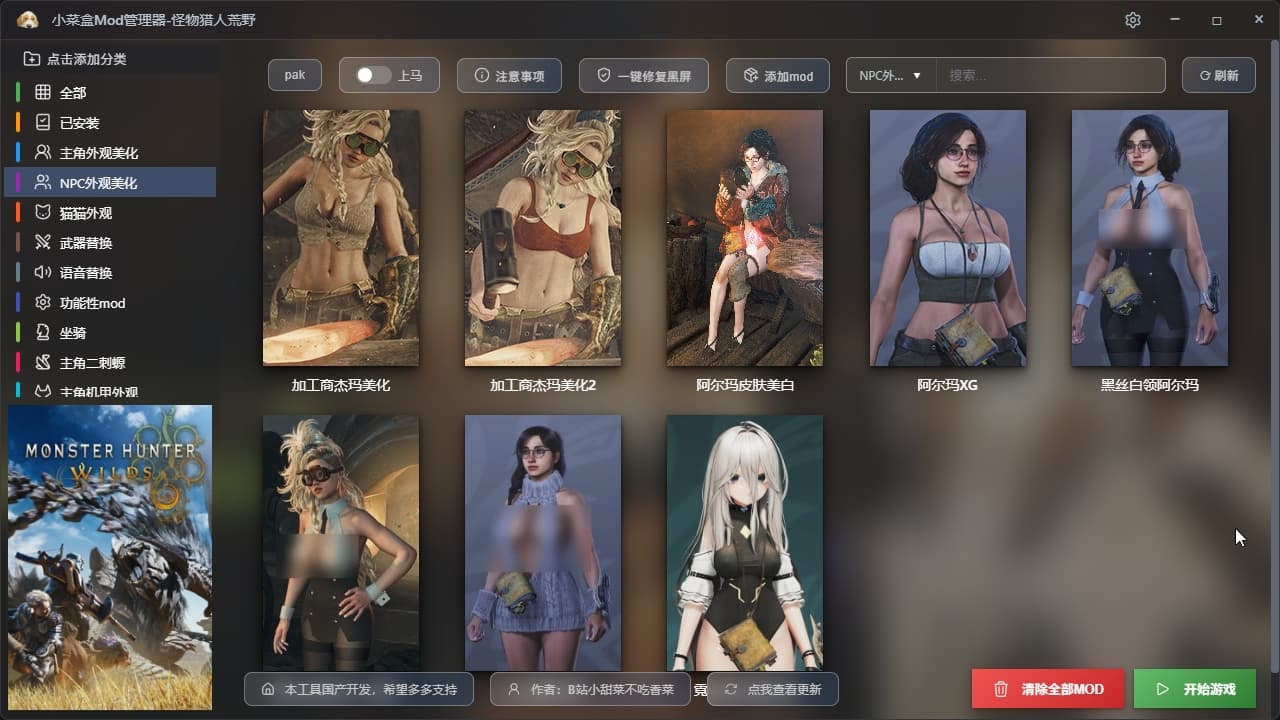This screenshot has height=720, width=1280.
Task: Open the NPC外观 category dropdown
Action: click(x=890, y=76)
